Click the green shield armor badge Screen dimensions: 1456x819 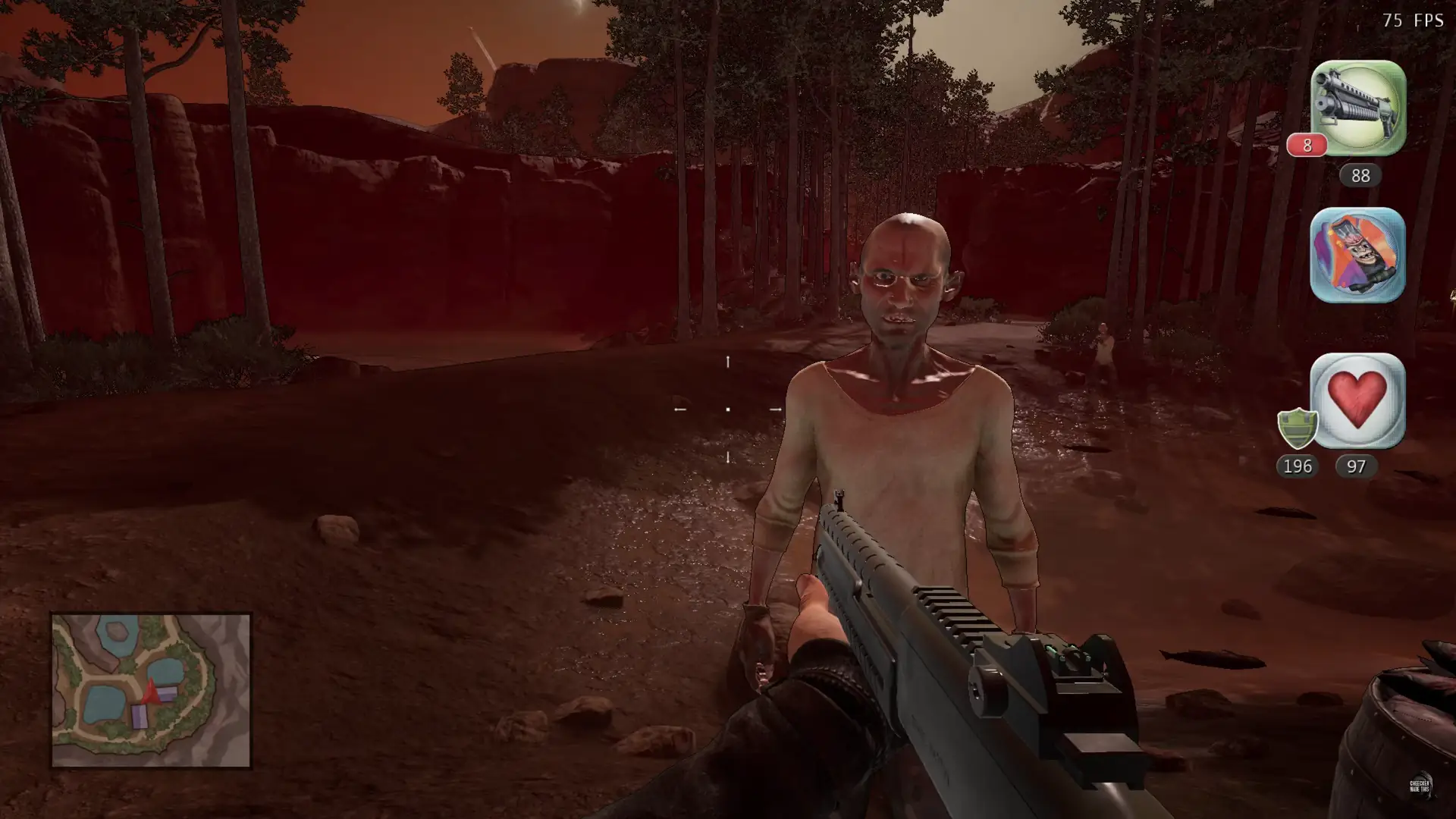1298,429
